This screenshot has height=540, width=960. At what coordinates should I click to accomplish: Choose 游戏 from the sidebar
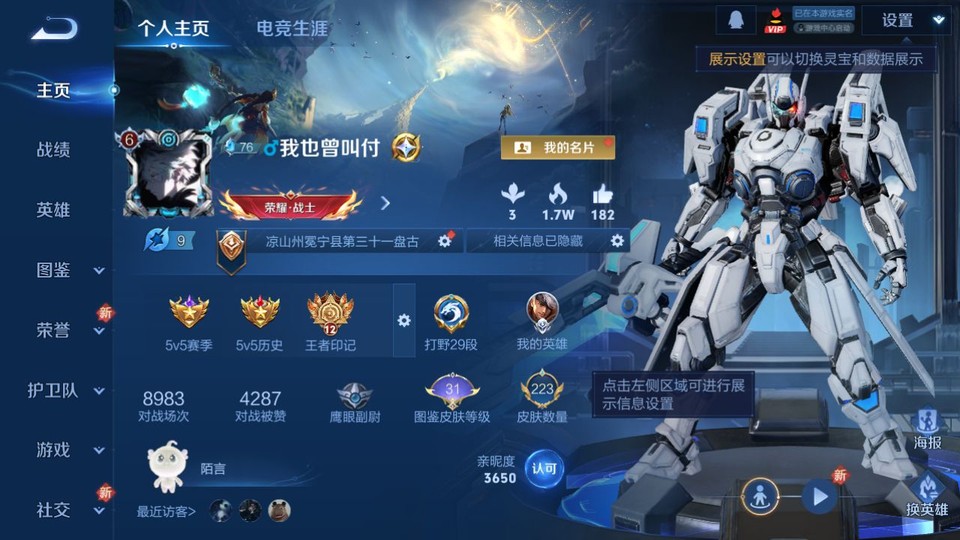68,450
